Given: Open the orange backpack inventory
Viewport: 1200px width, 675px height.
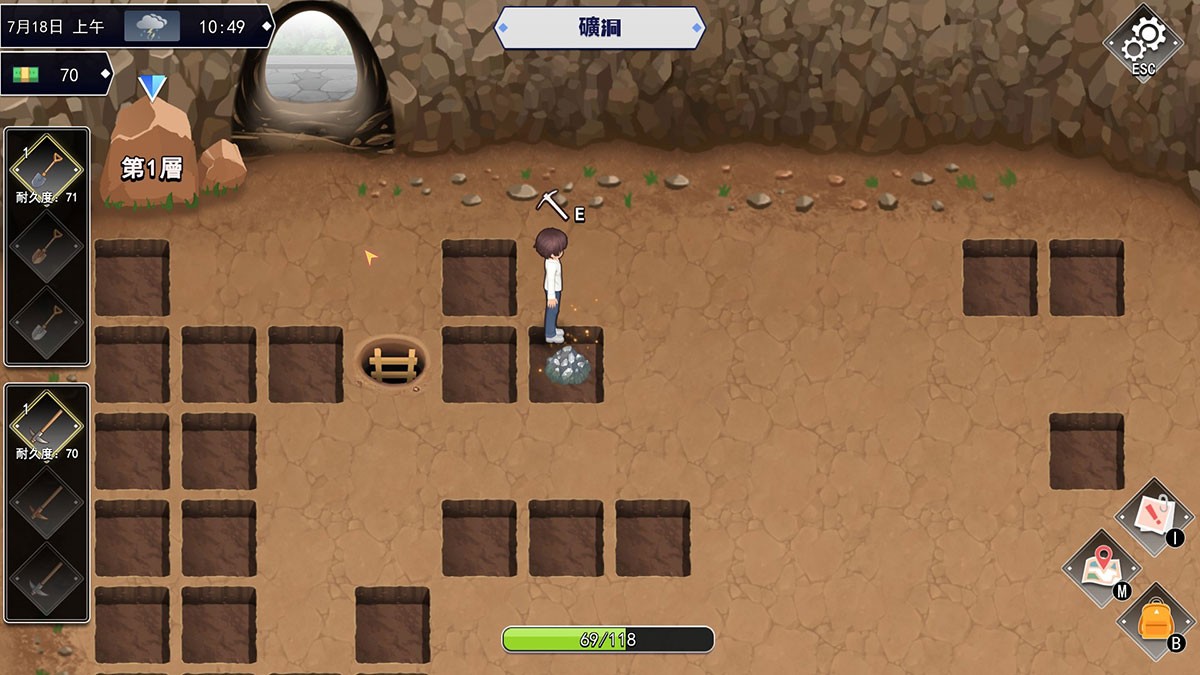Looking at the screenshot, I should tap(1154, 621).
